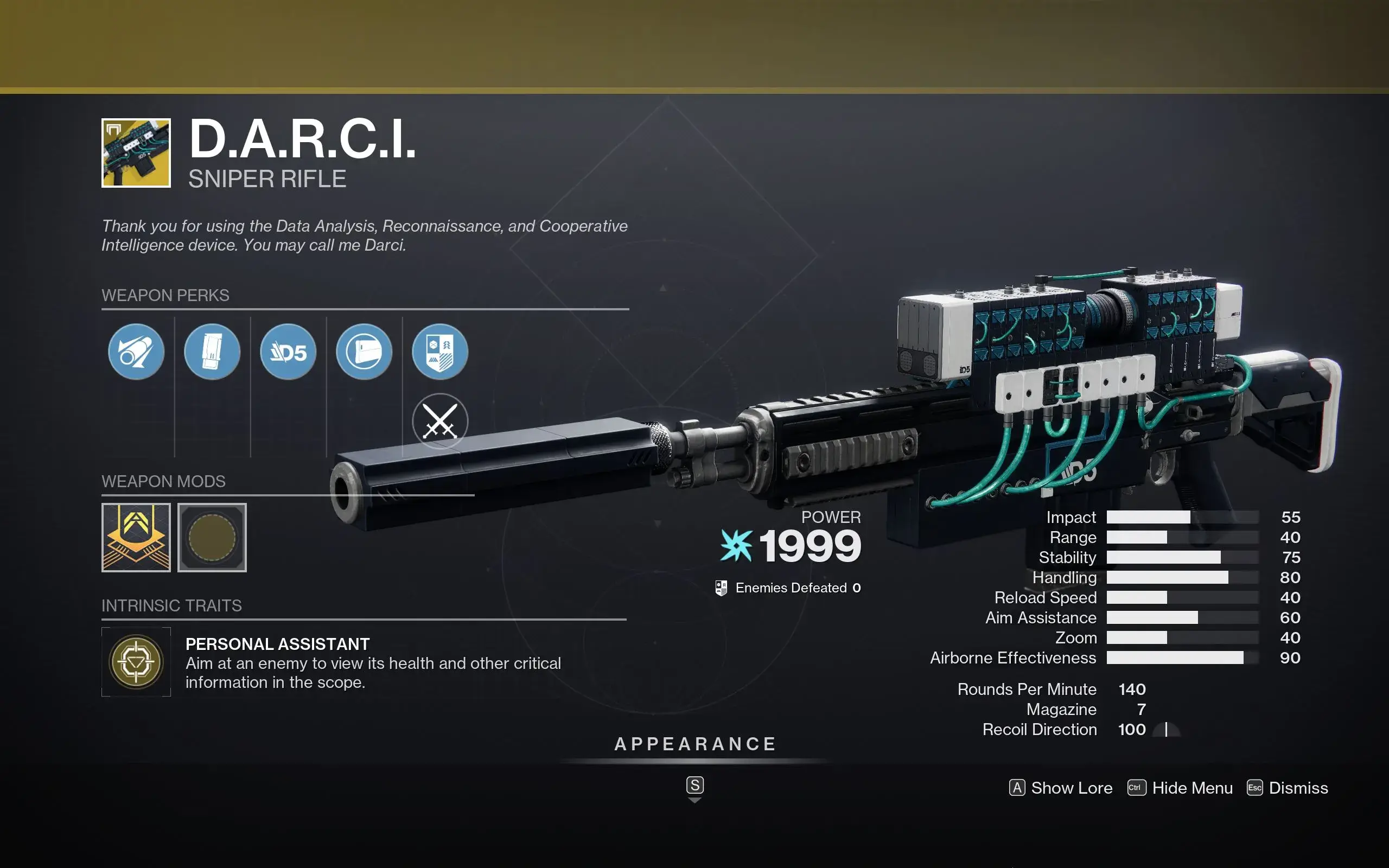This screenshot has height=868, width=1389.
Task: Select the barrel perk icon under Weapon Perks
Action: (136, 352)
